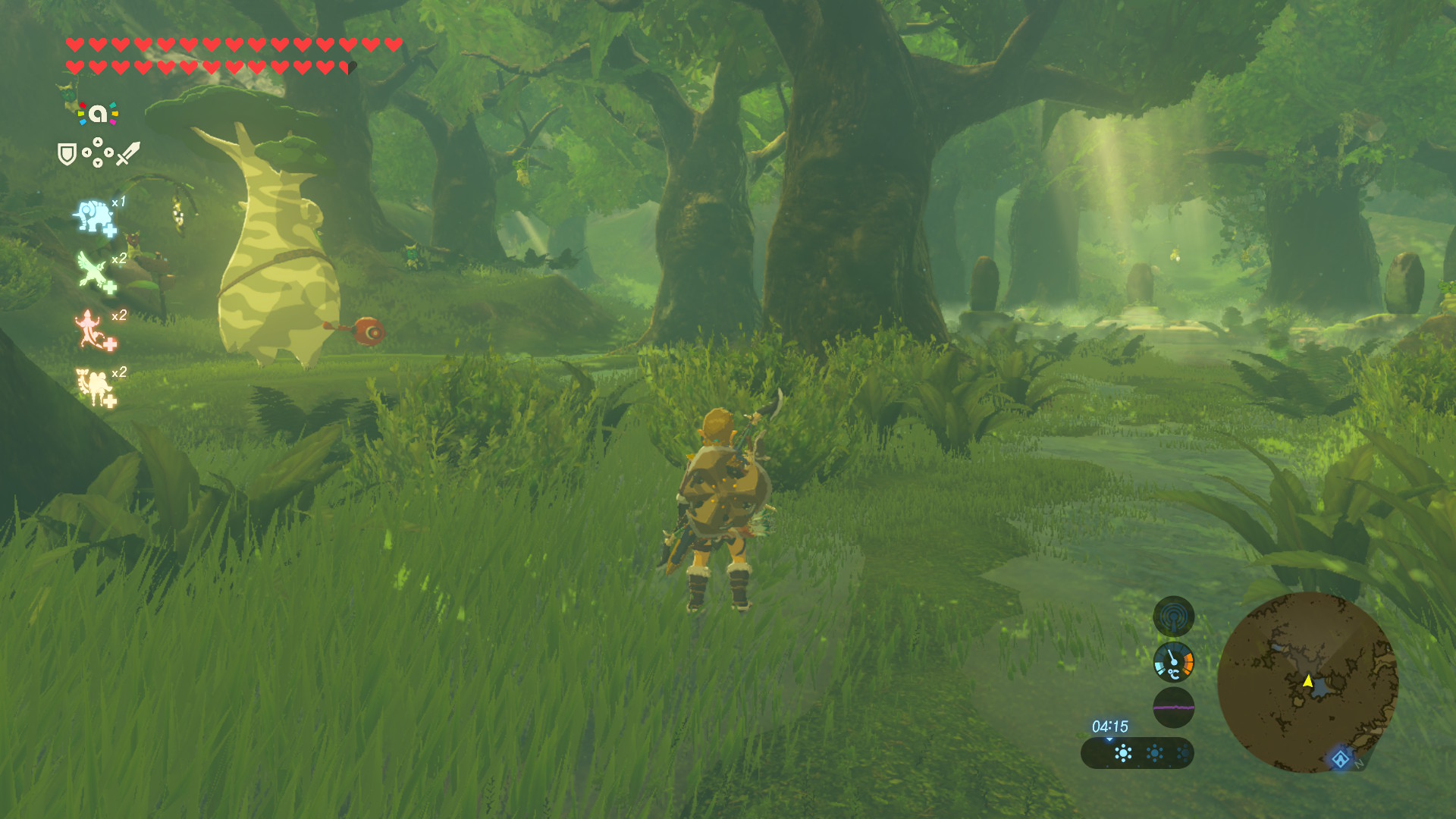Activate Revali's Gale bird ability icon
The height and width of the screenshot is (819, 1456).
tap(94, 272)
